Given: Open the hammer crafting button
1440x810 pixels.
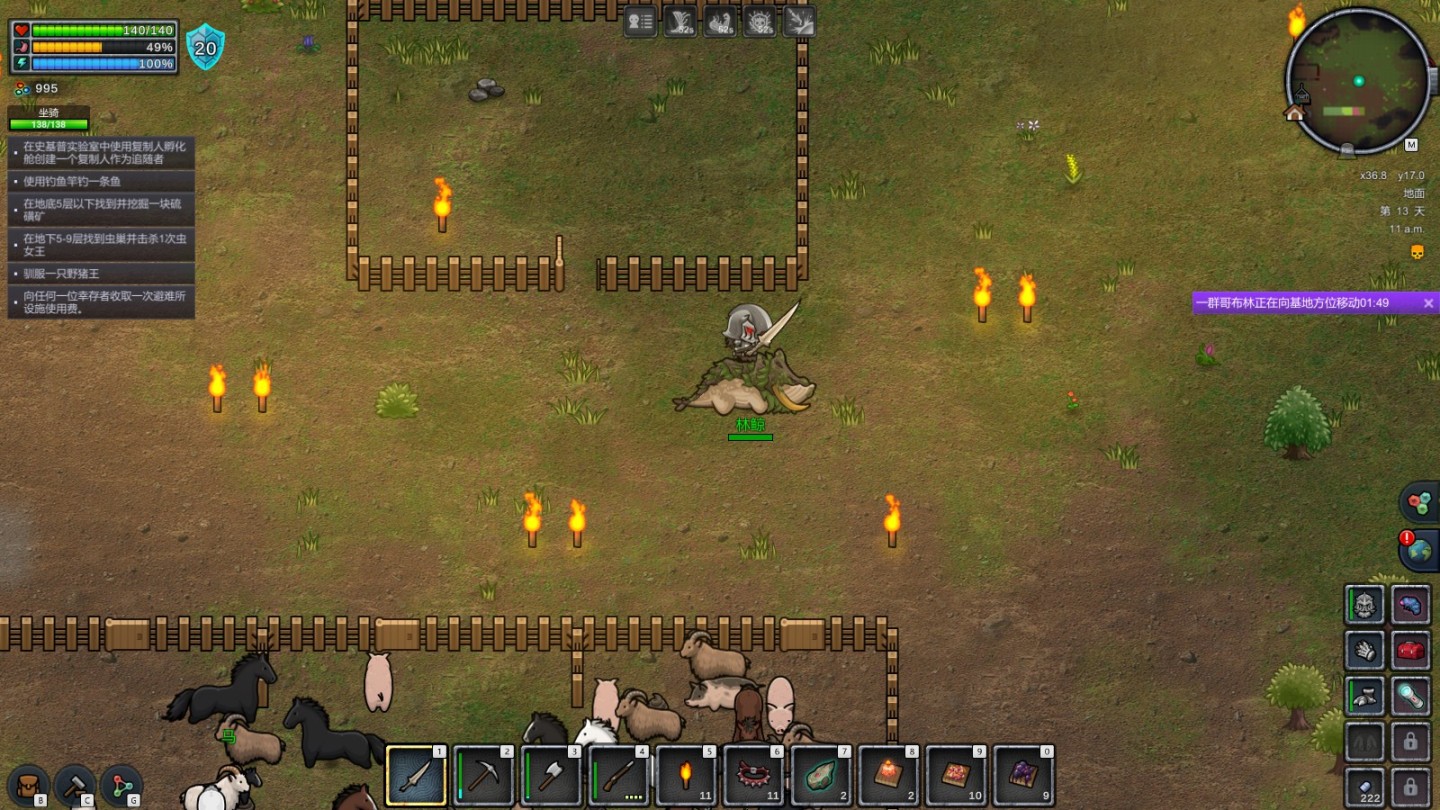Looking at the screenshot, I should 75,786.
